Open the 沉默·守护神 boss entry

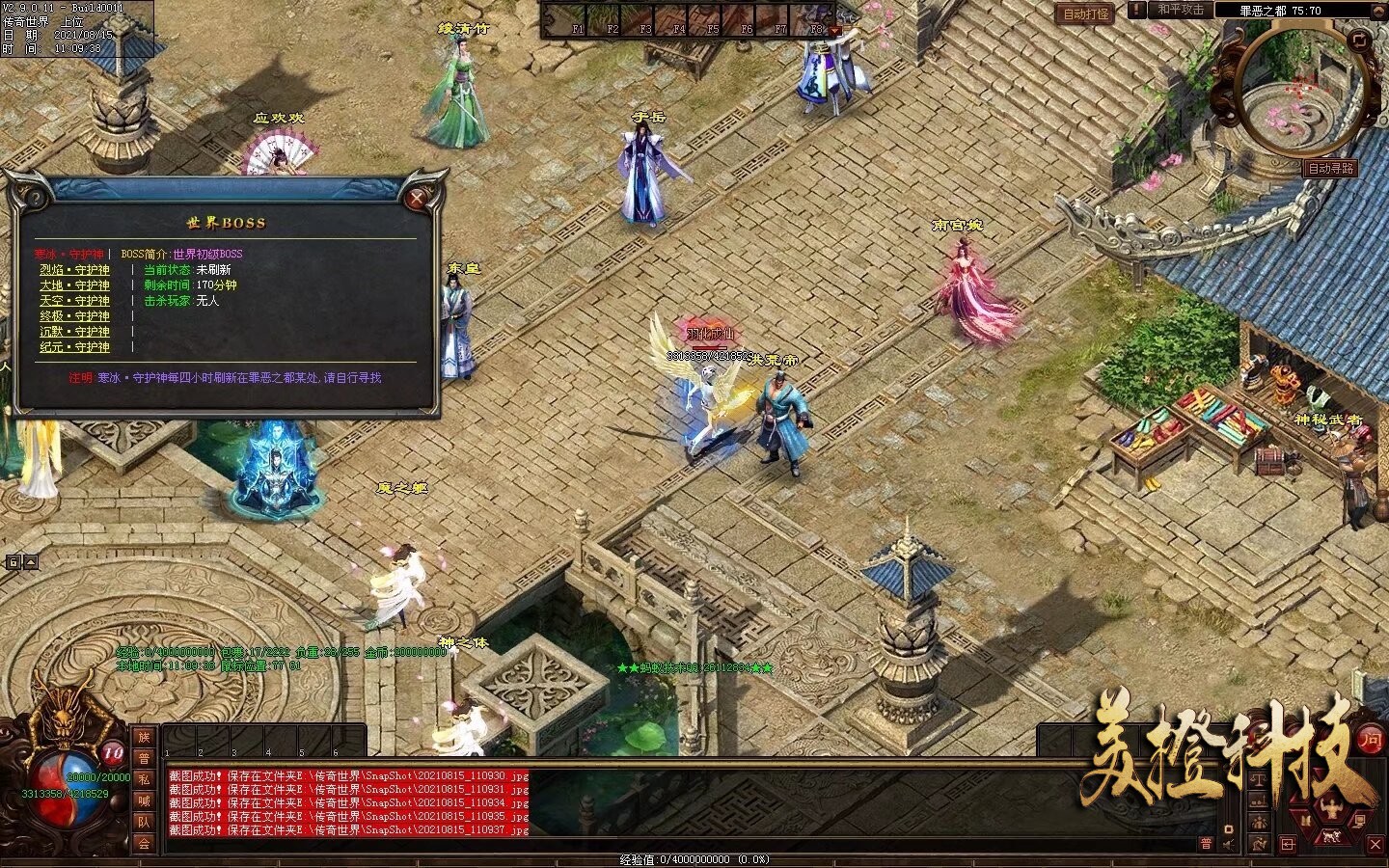click(x=74, y=332)
